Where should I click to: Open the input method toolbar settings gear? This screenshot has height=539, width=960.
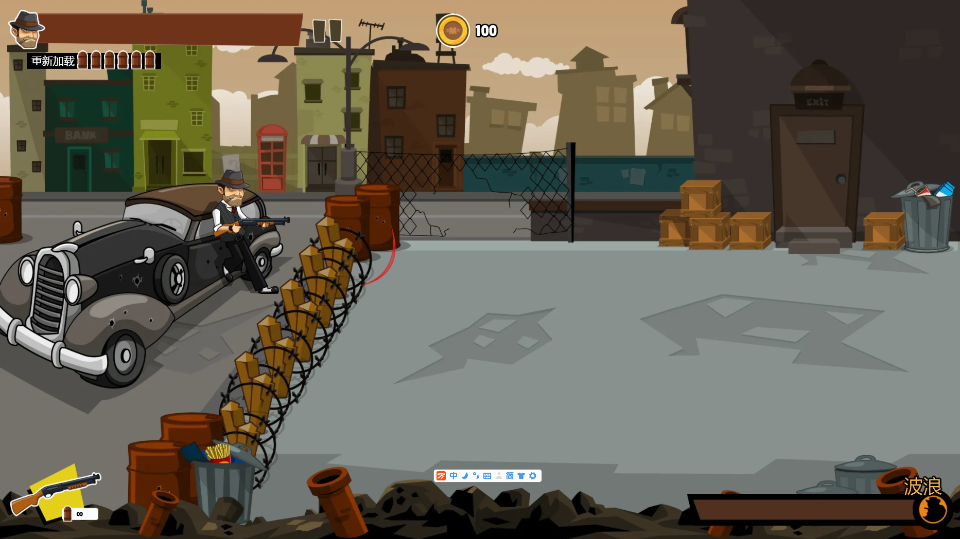tap(533, 476)
